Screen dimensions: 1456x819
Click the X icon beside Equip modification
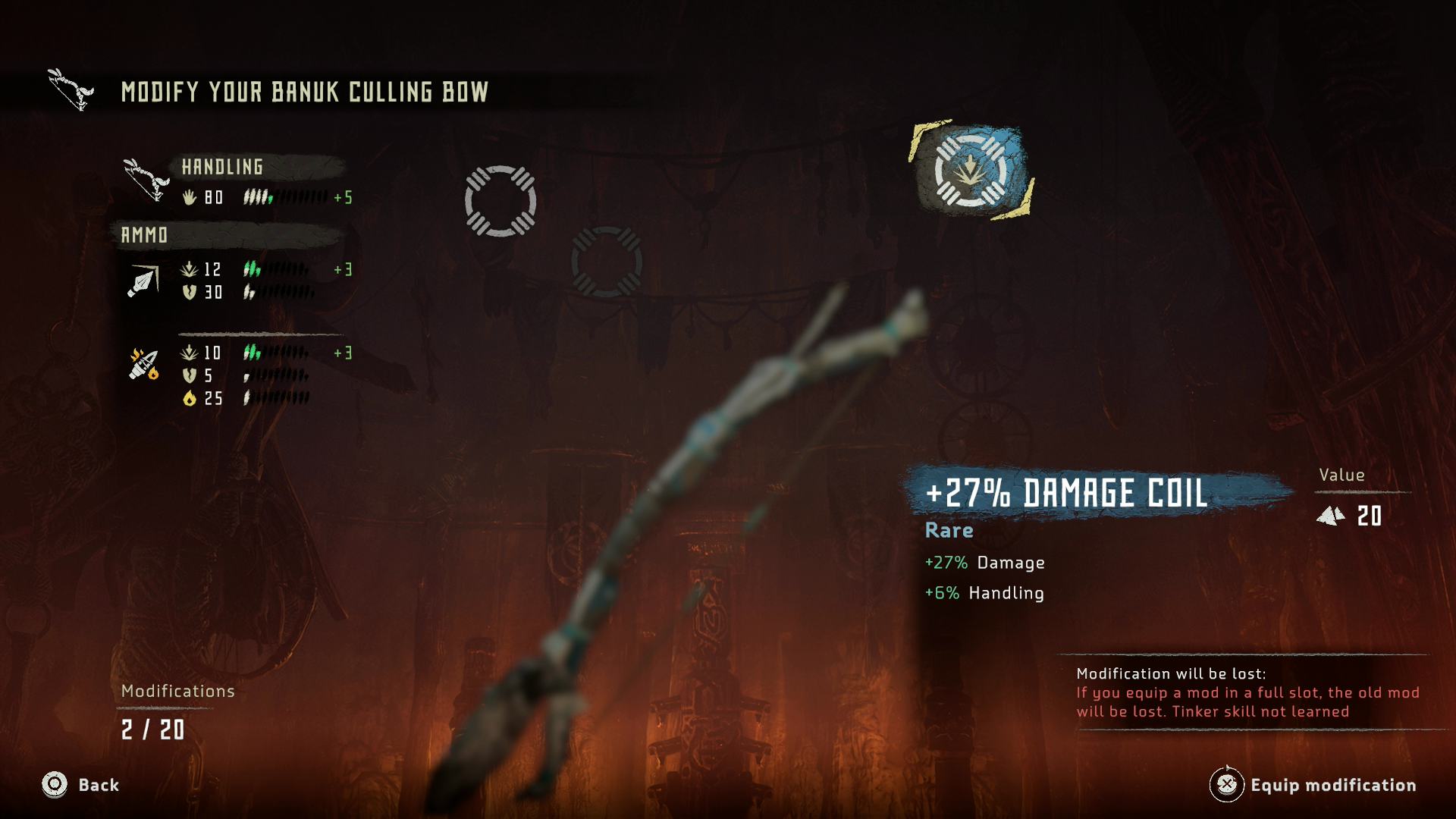(1228, 786)
